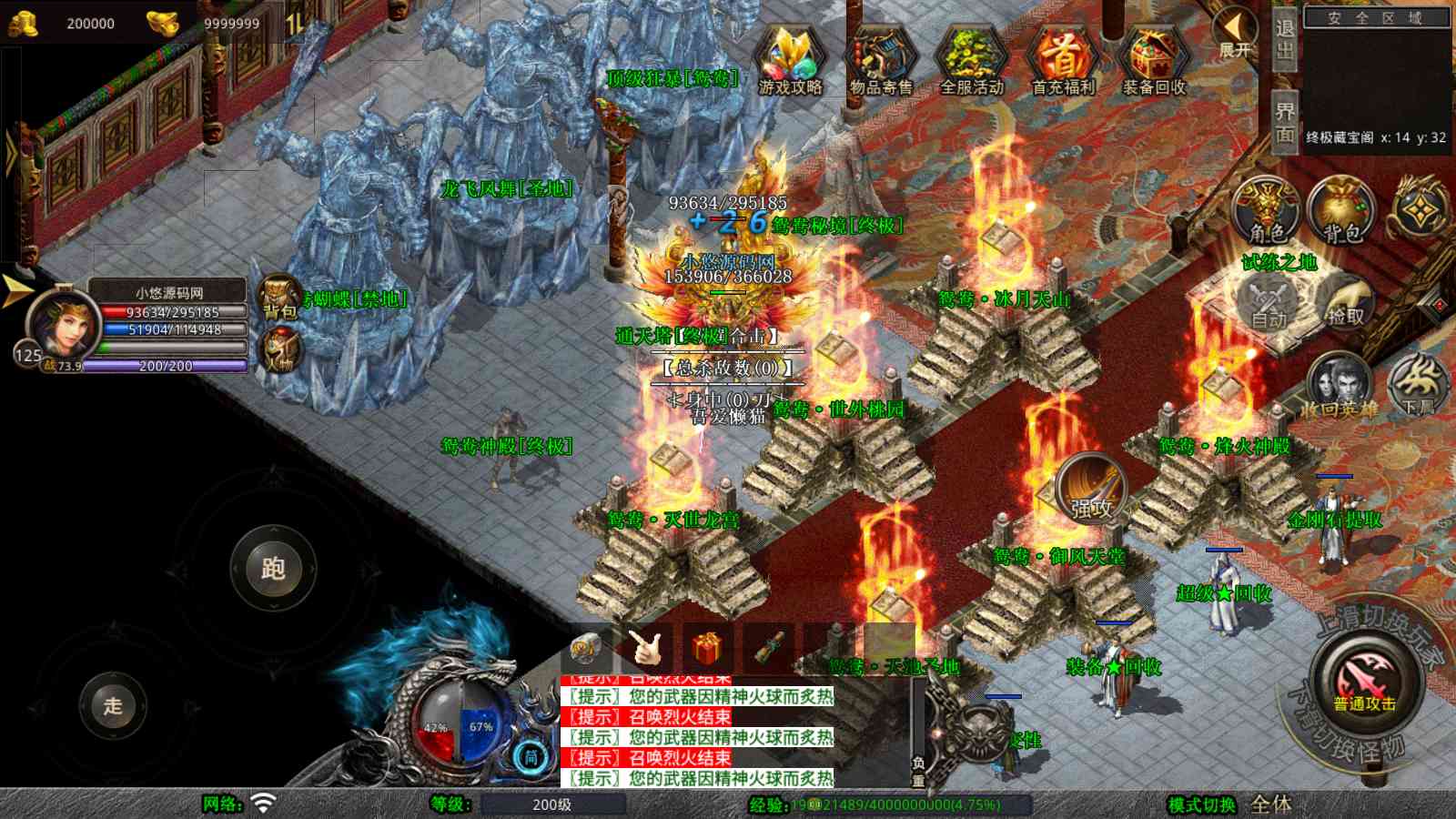This screenshot has width=1456, height=819.
Task: Switch attack mode via 模式切换
Action: 1201,804
